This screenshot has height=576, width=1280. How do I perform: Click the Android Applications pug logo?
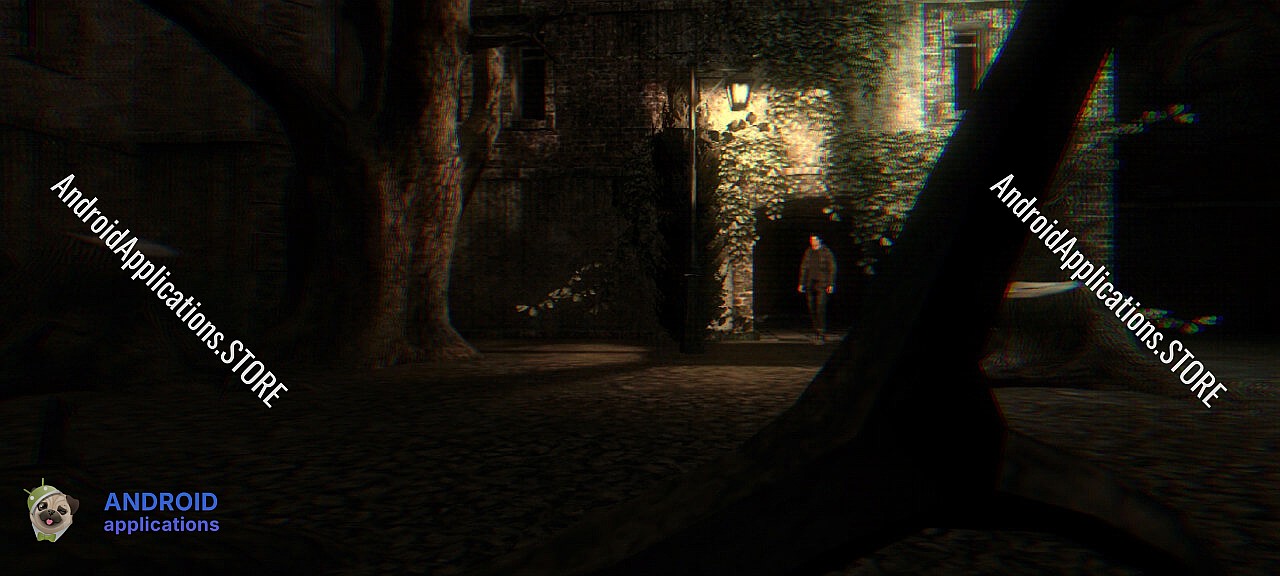point(50,512)
